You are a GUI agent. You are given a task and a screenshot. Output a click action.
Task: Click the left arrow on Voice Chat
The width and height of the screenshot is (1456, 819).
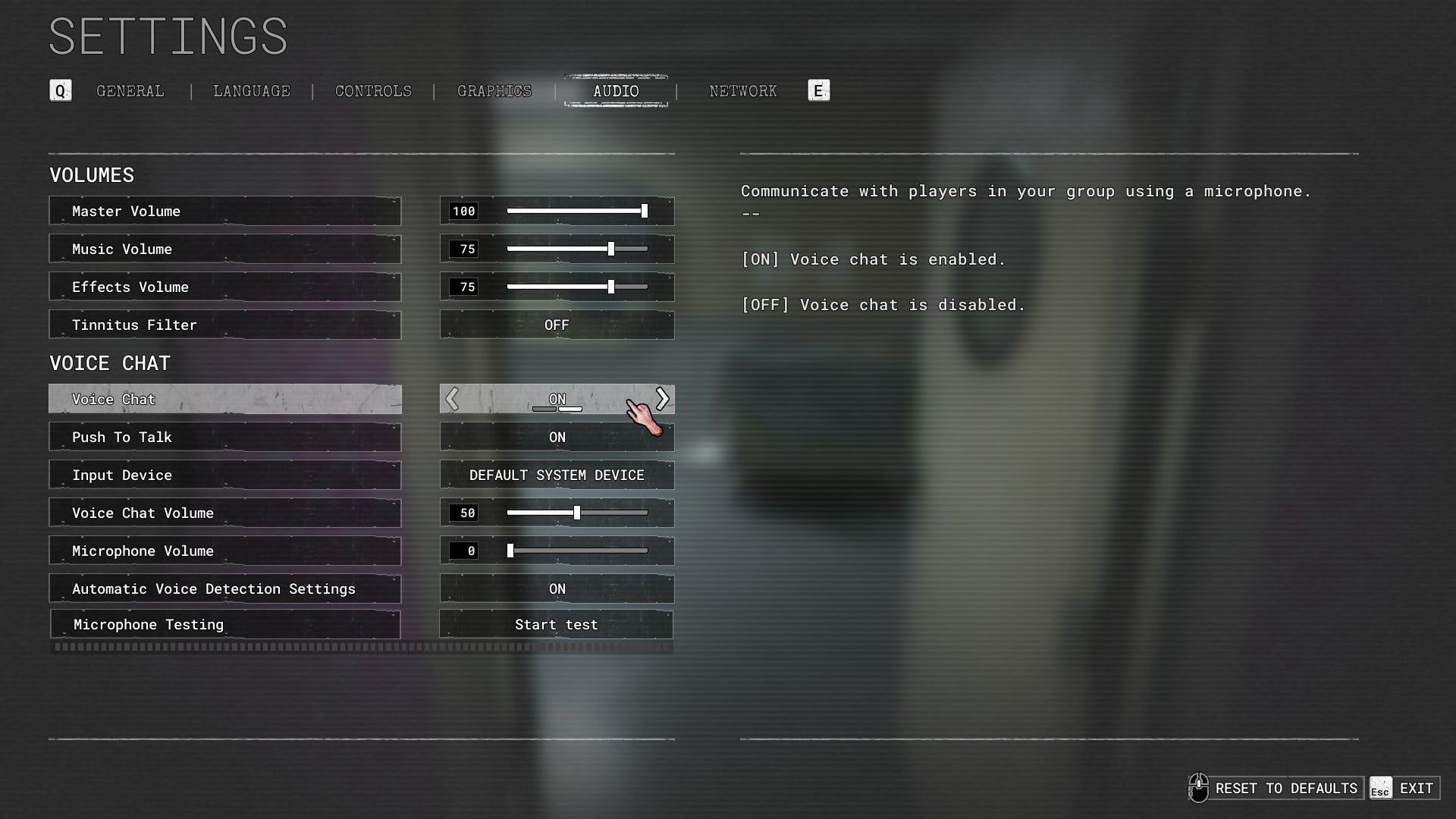click(453, 398)
